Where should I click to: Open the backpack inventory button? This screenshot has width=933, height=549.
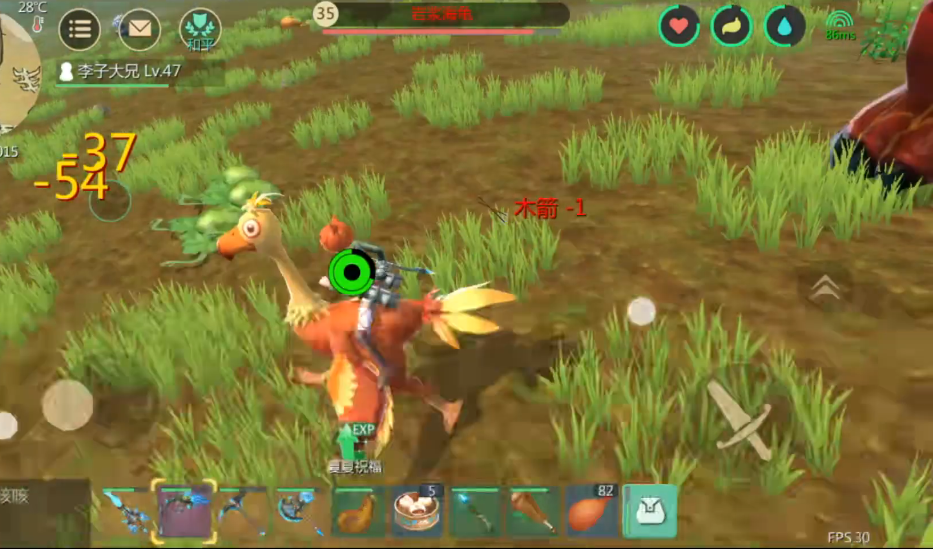(x=650, y=511)
